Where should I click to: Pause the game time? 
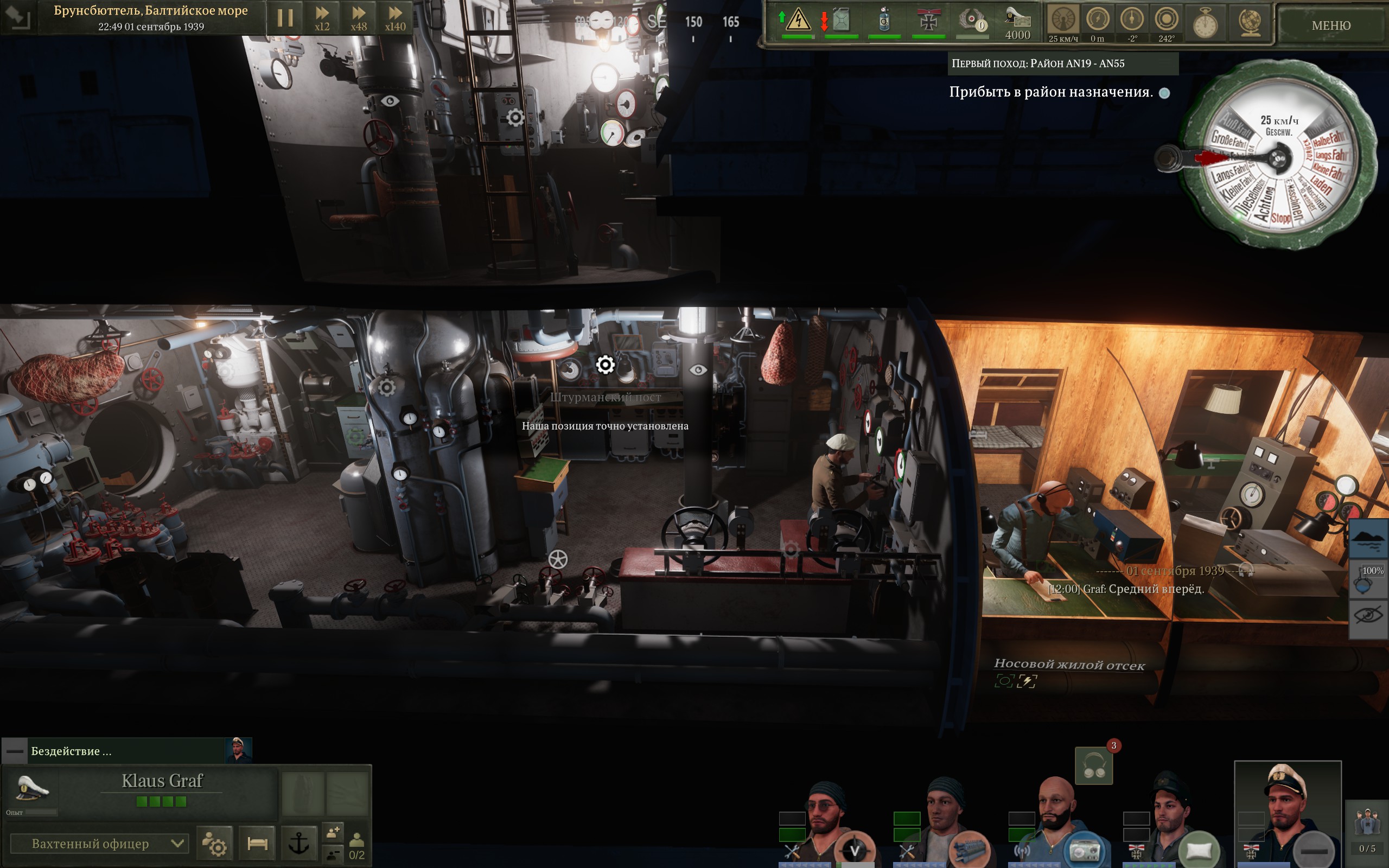point(285,18)
